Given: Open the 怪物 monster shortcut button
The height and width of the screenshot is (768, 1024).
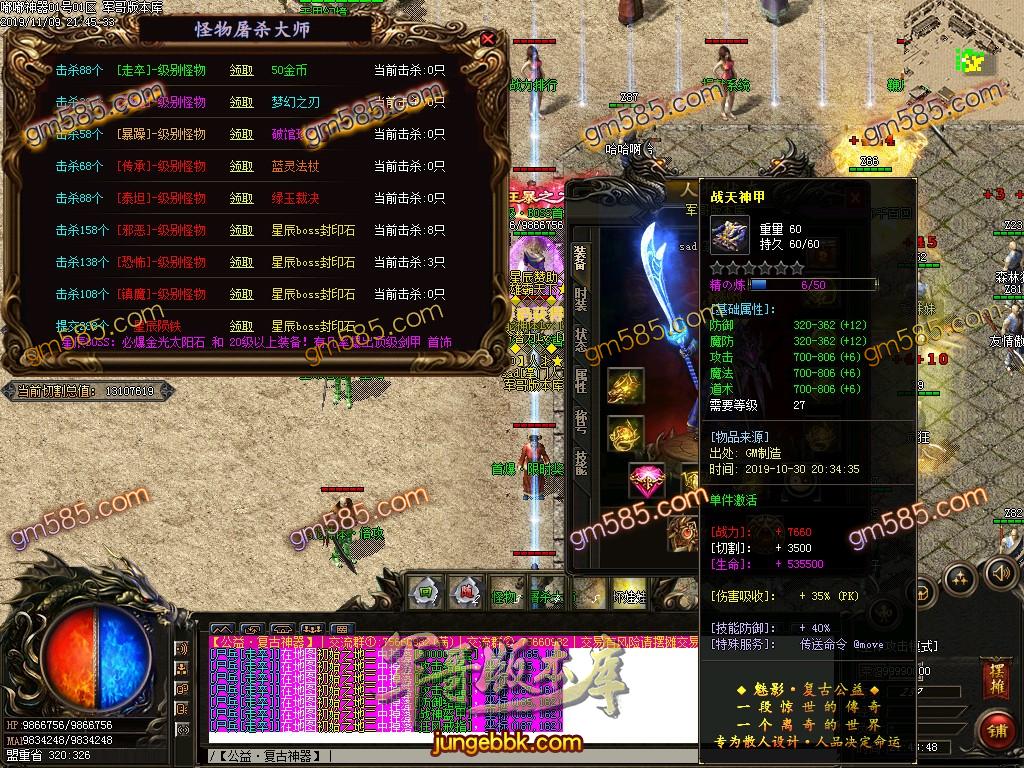Looking at the screenshot, I should (505, 596).
